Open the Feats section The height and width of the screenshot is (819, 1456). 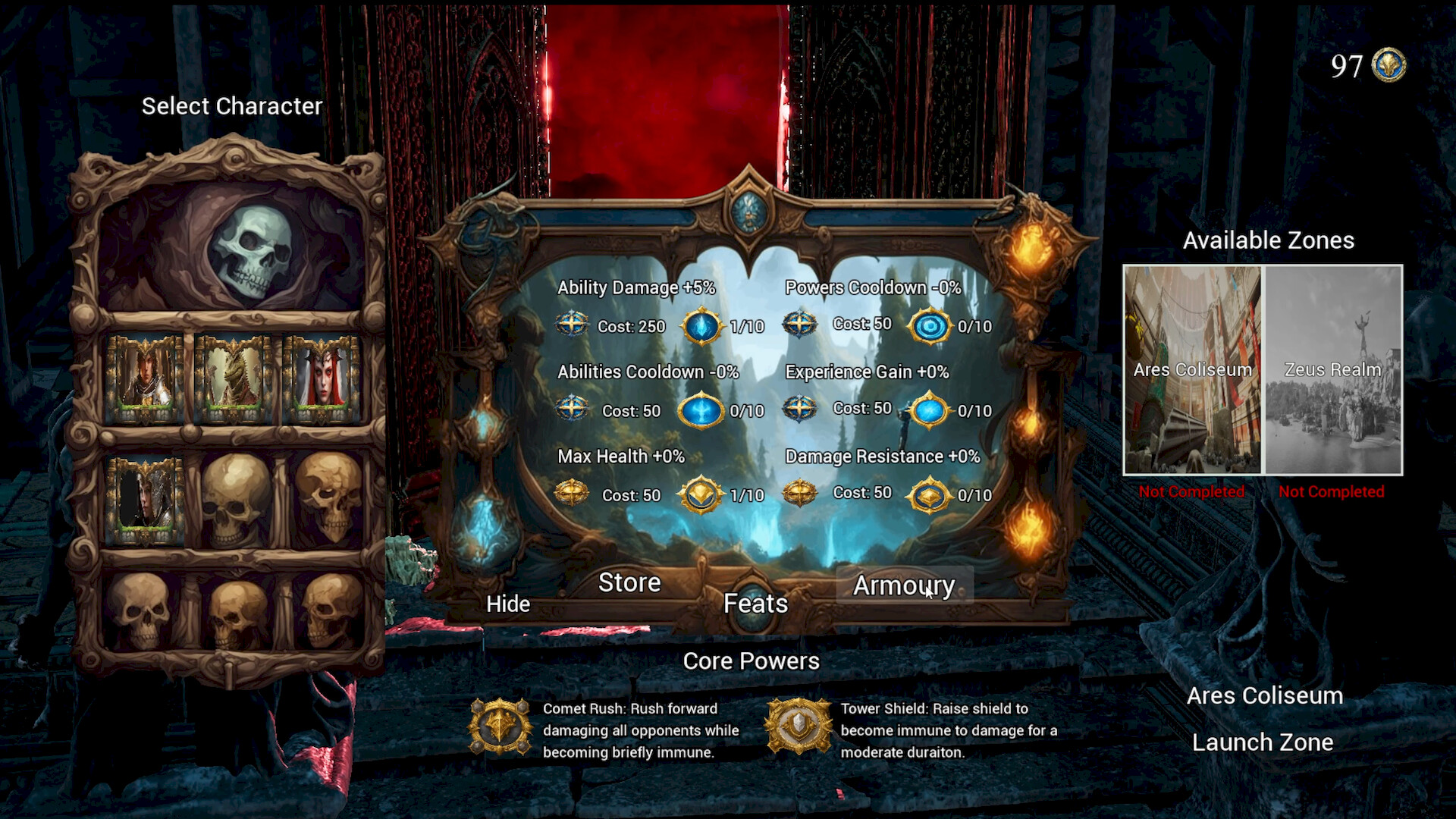(755, 604)
